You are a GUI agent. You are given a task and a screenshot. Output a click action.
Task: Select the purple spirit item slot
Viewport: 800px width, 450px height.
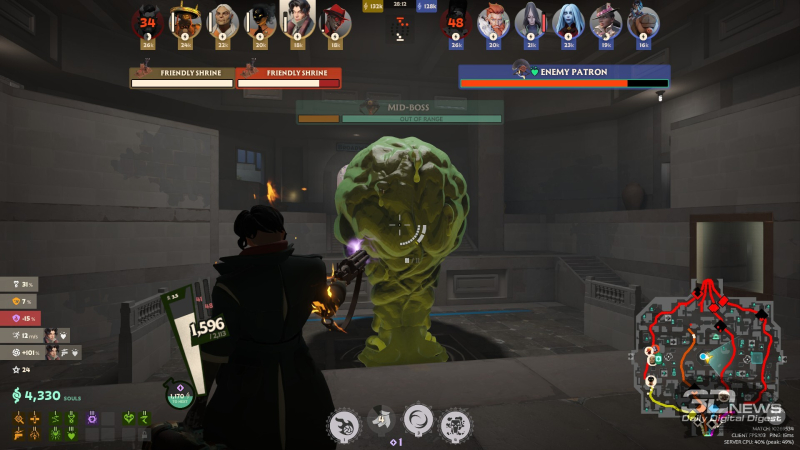[x=93, y=418]
